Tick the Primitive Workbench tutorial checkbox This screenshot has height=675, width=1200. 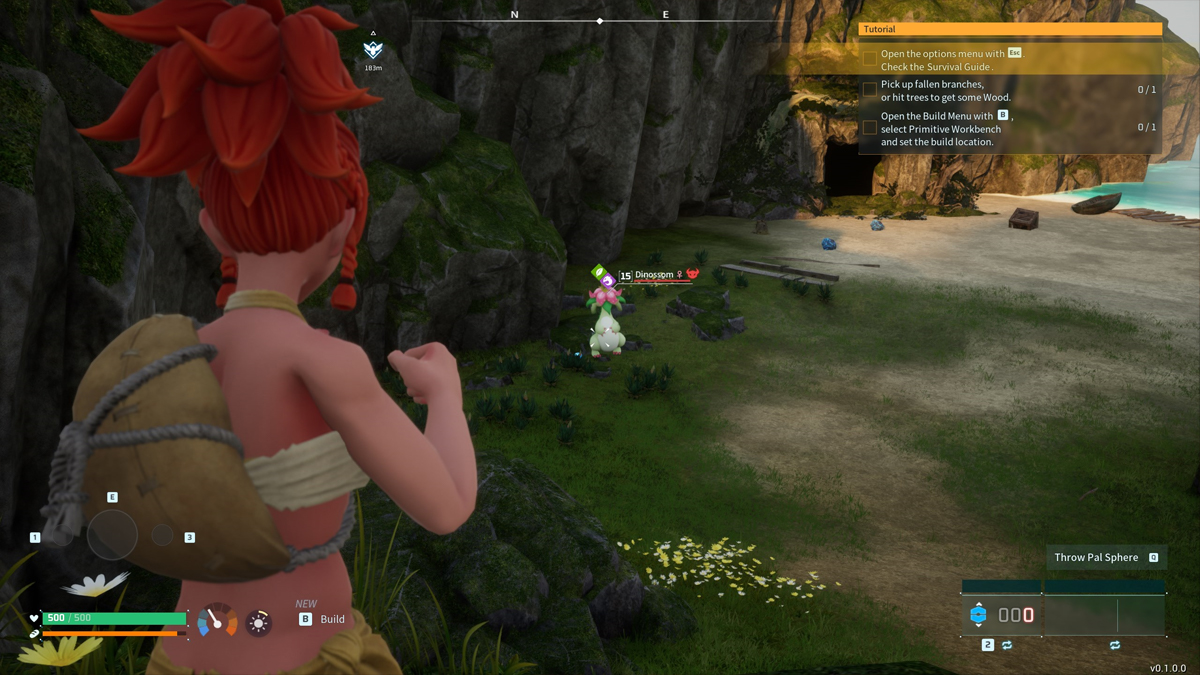[x=870, y=128]
